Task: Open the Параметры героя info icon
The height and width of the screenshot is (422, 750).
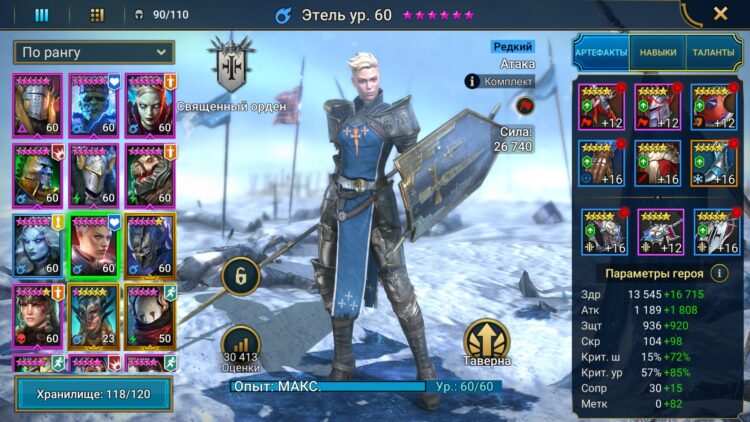Action: 718,273
